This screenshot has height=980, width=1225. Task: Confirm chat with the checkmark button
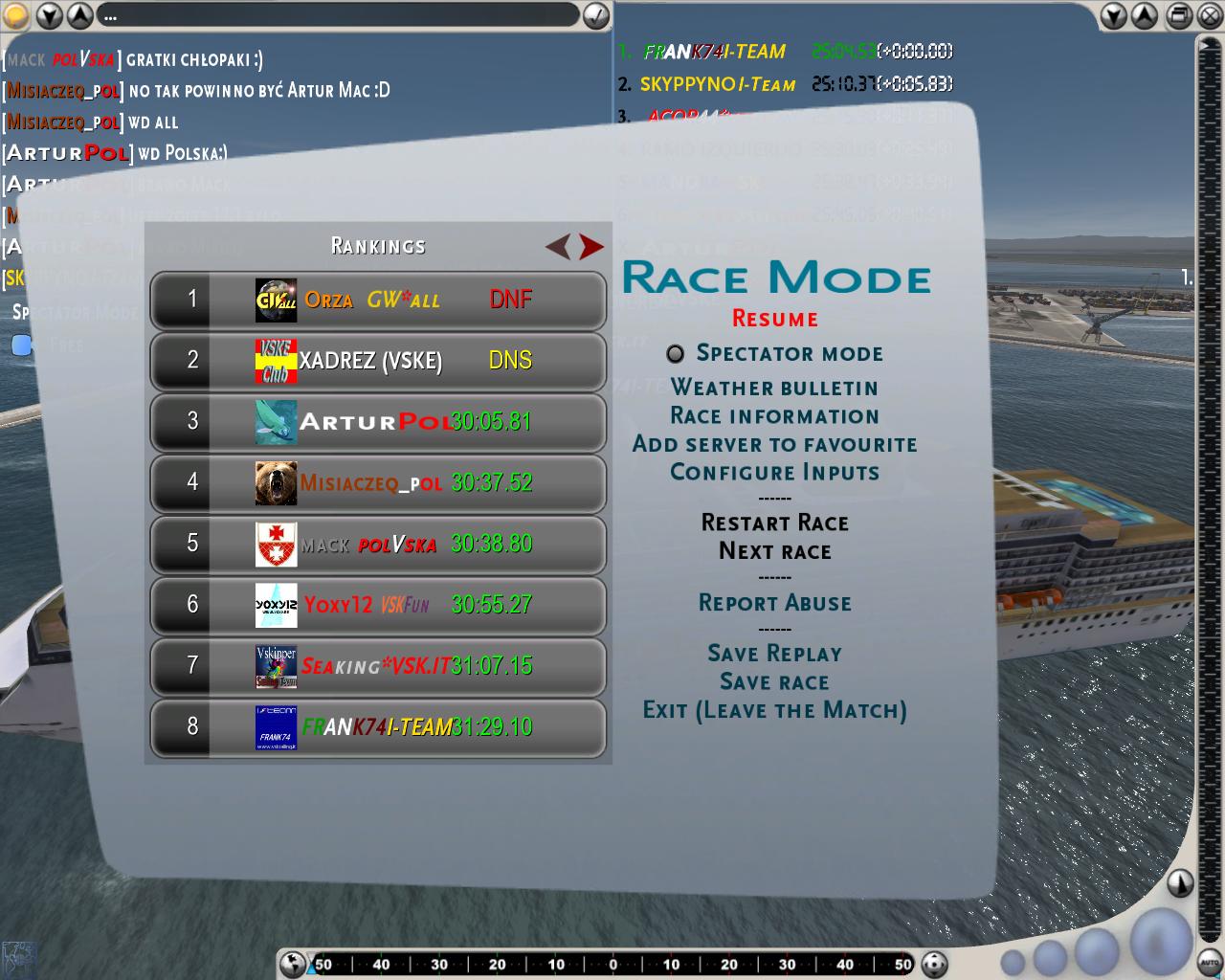click(x=595, y=15)
